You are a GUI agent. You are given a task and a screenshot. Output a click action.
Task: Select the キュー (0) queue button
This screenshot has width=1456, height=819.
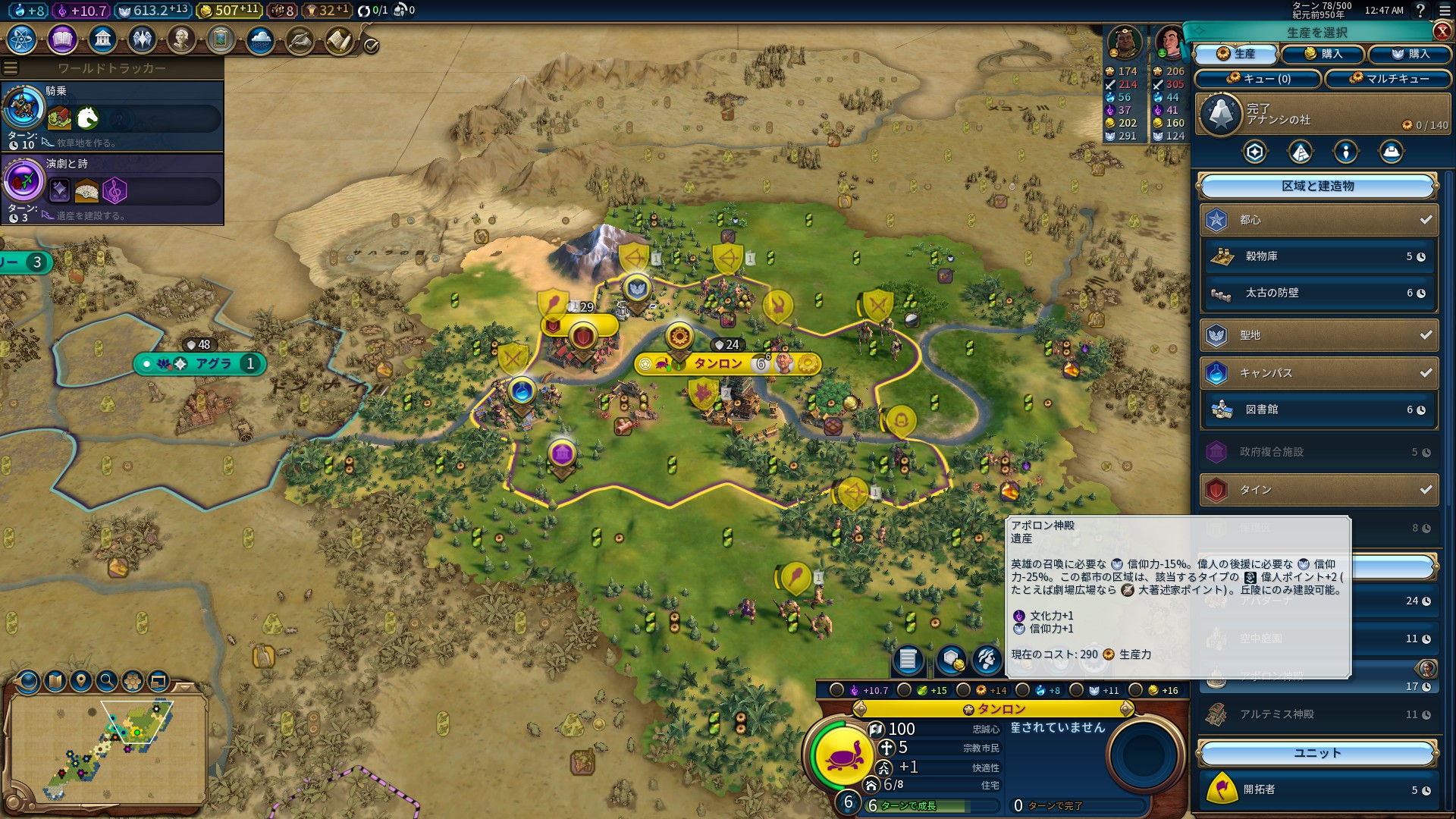pos(1258,79)
